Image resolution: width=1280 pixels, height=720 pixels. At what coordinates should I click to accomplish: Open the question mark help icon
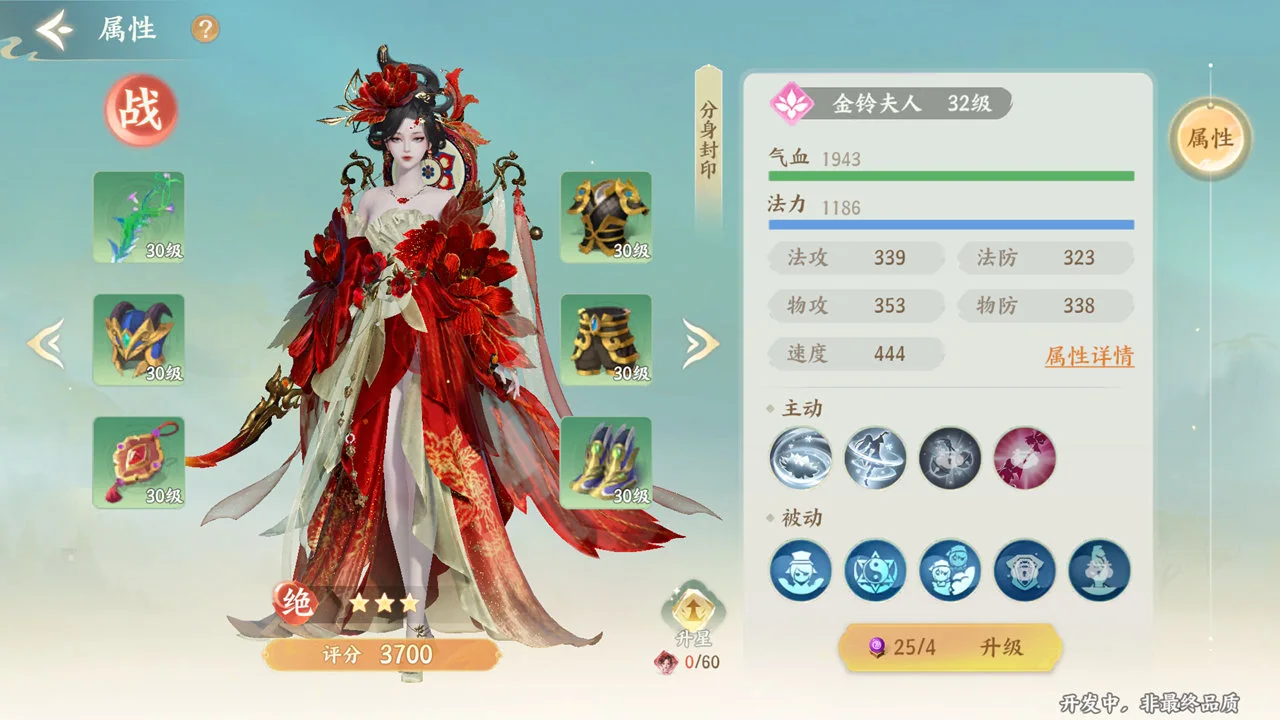(x=205, y=29)
